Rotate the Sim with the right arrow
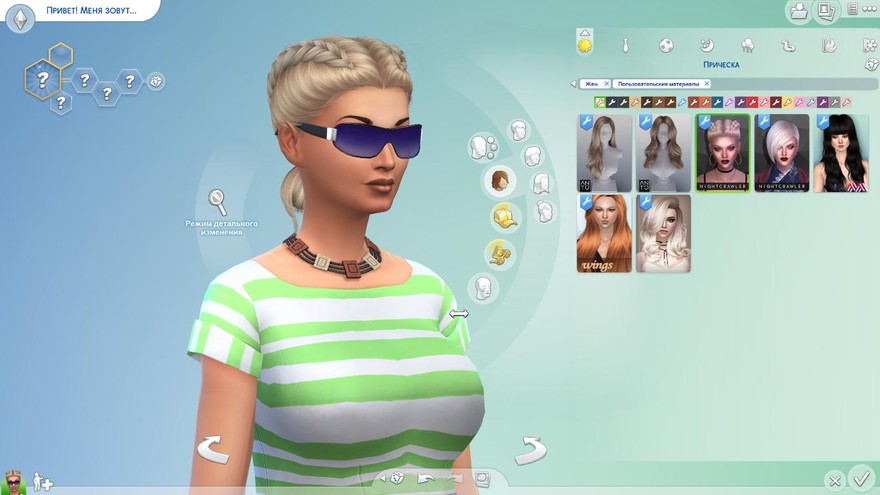This screenshot has width=880, height=495. [530, 450]
